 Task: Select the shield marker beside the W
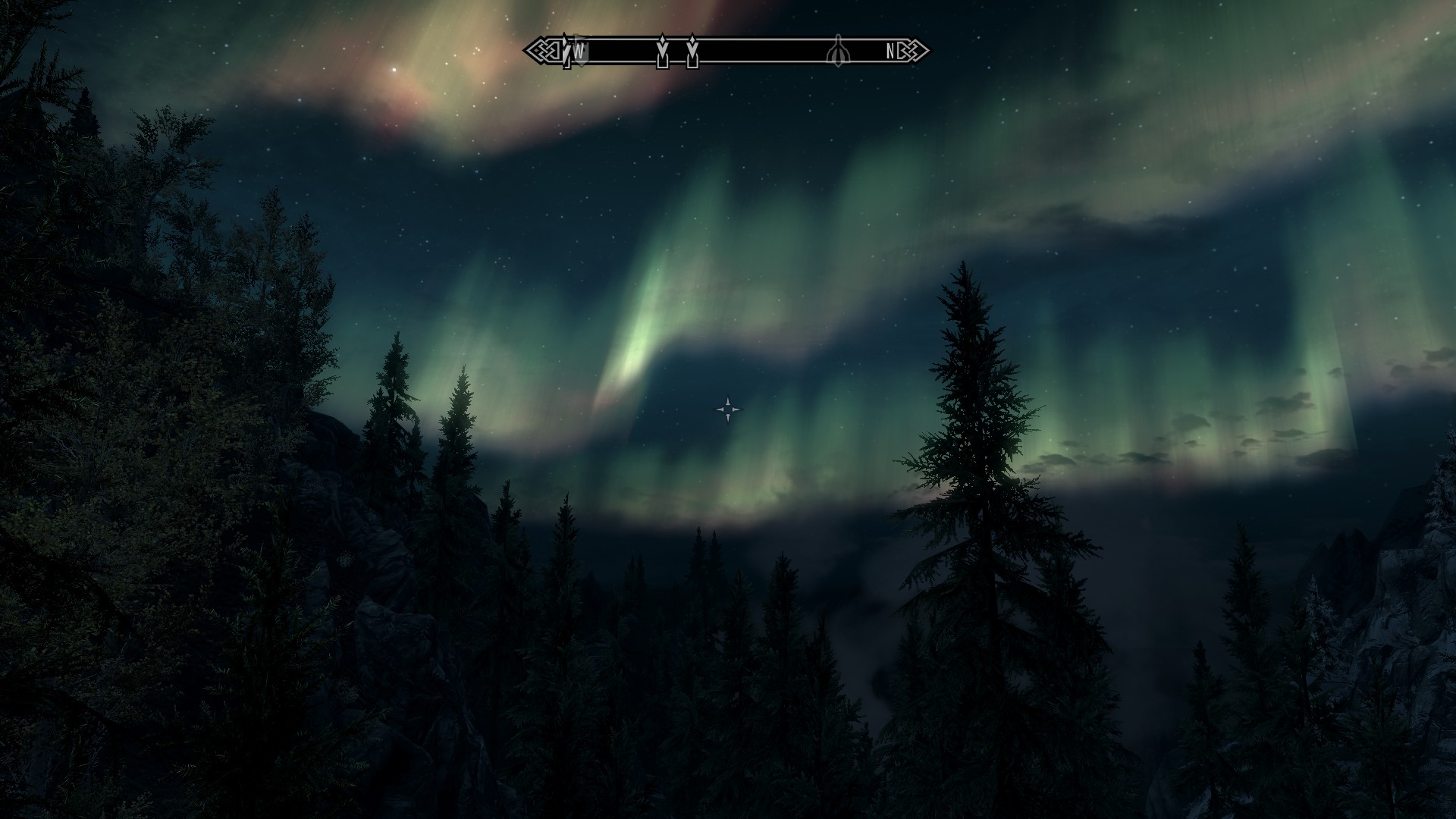point(580,50)
